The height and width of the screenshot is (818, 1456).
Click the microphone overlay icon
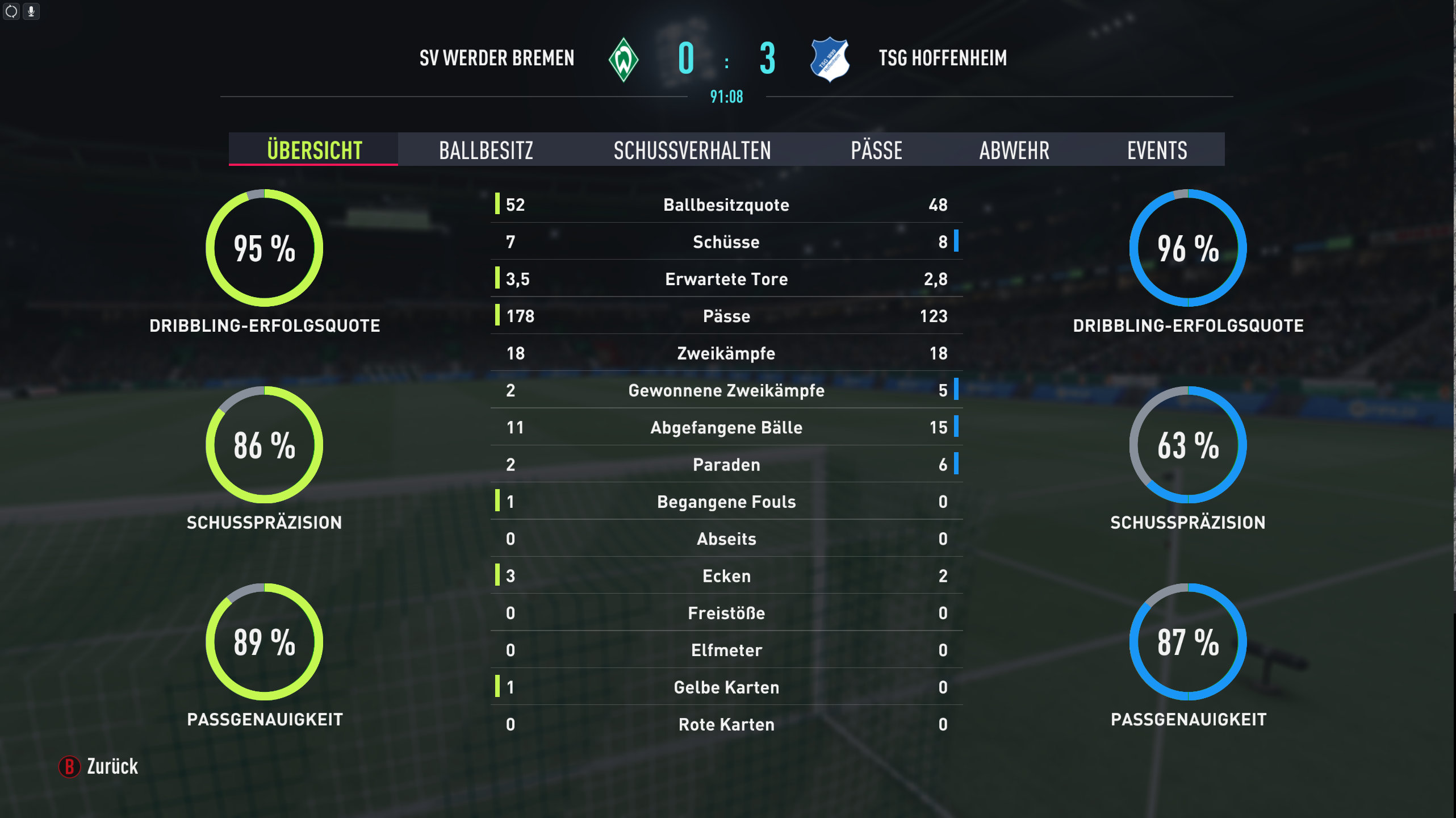tap(31, 11)
